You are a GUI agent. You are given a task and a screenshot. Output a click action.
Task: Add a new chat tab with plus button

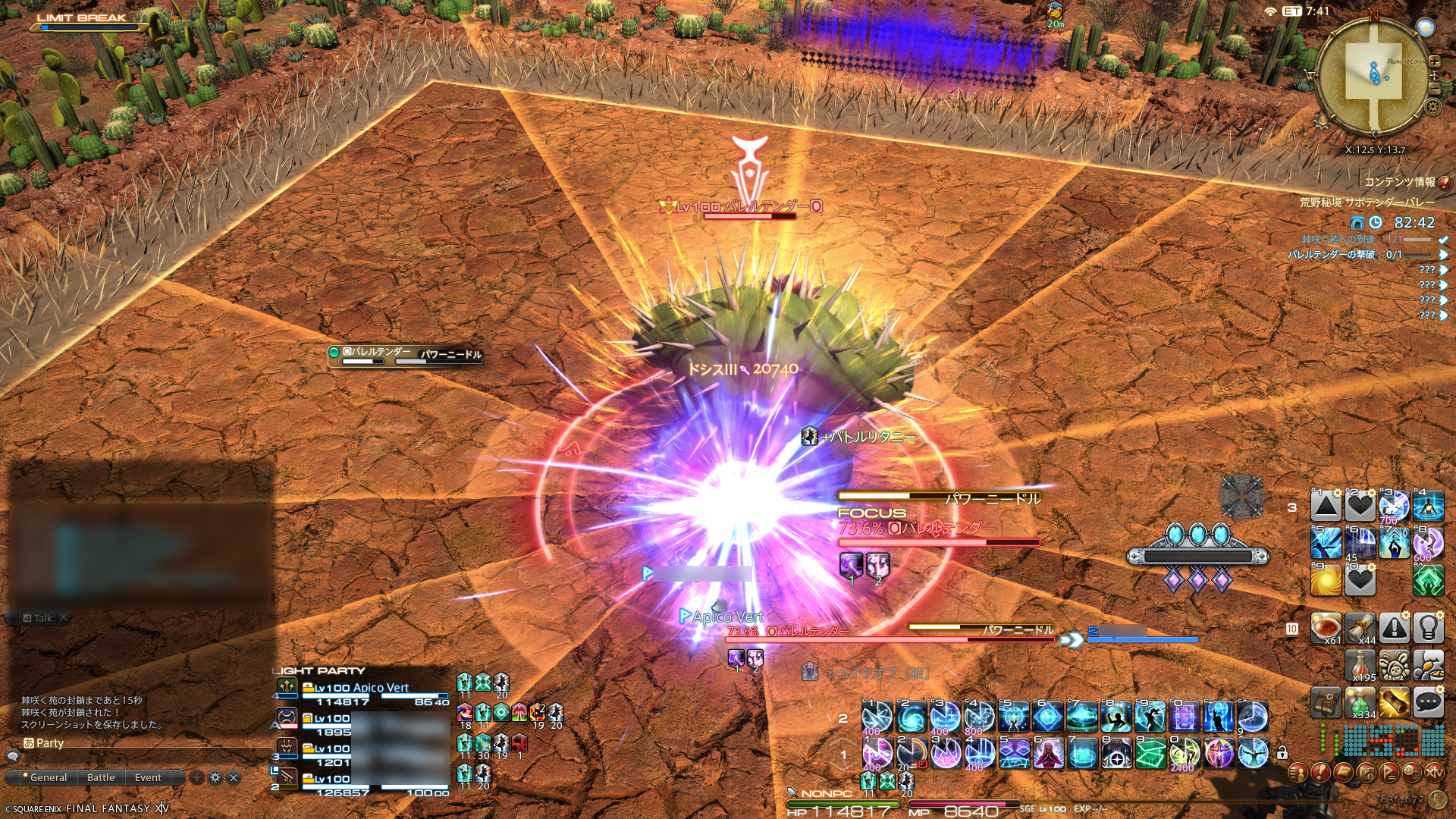tap(197, 777)
